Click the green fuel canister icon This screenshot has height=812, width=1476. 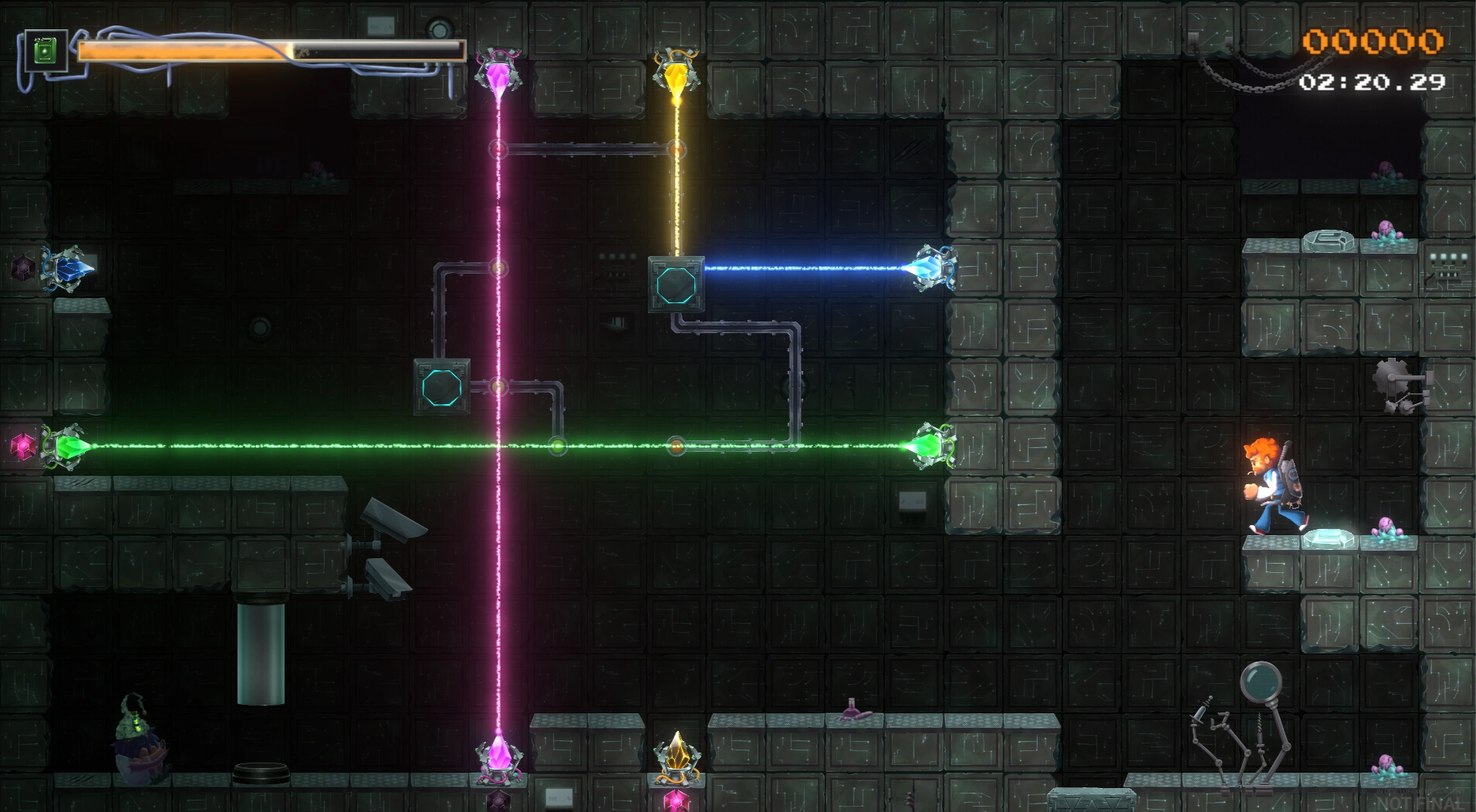pyautogui.click(x=46, y=52)
